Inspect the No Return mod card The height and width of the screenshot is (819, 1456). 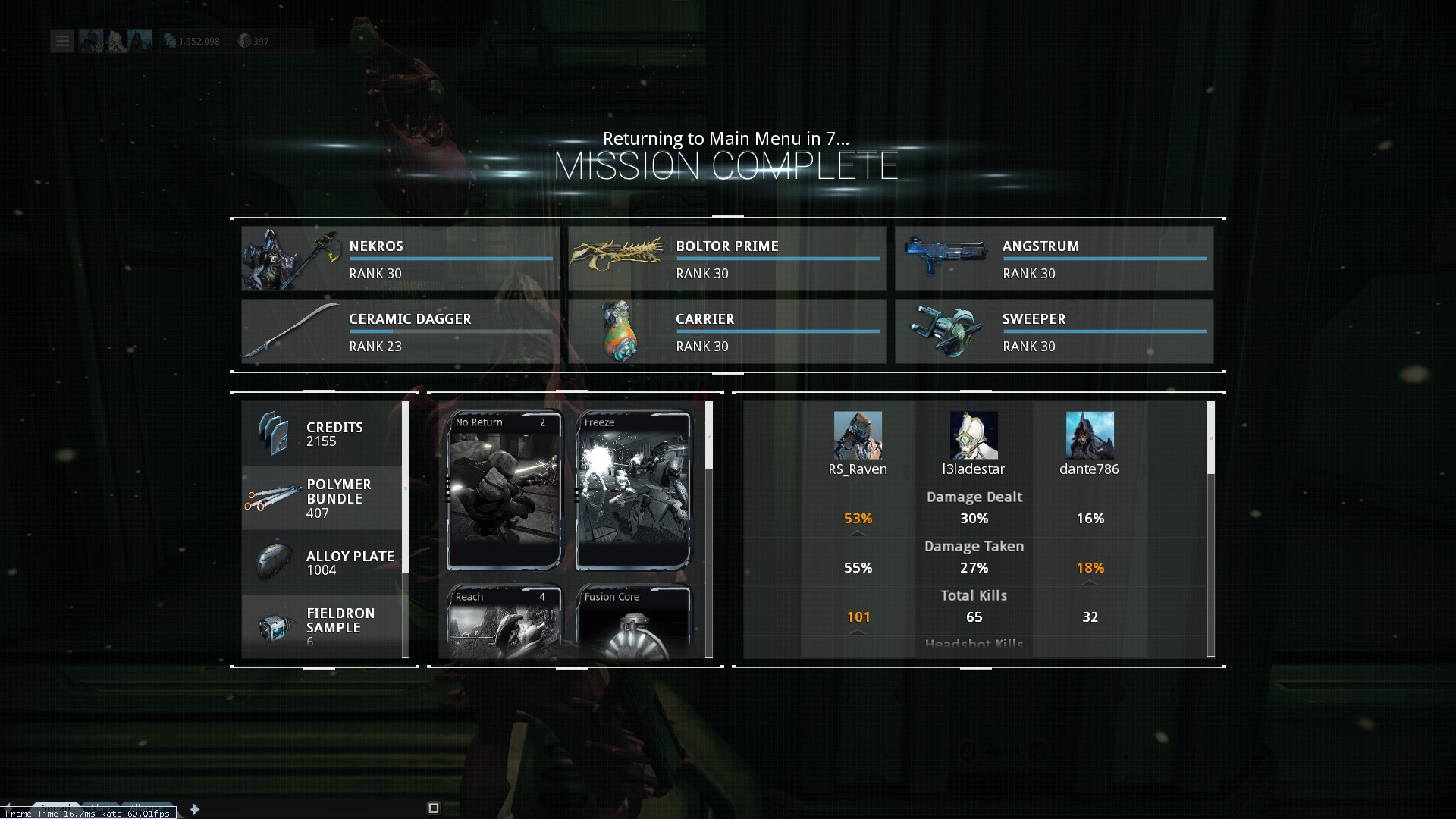[504, 490]
